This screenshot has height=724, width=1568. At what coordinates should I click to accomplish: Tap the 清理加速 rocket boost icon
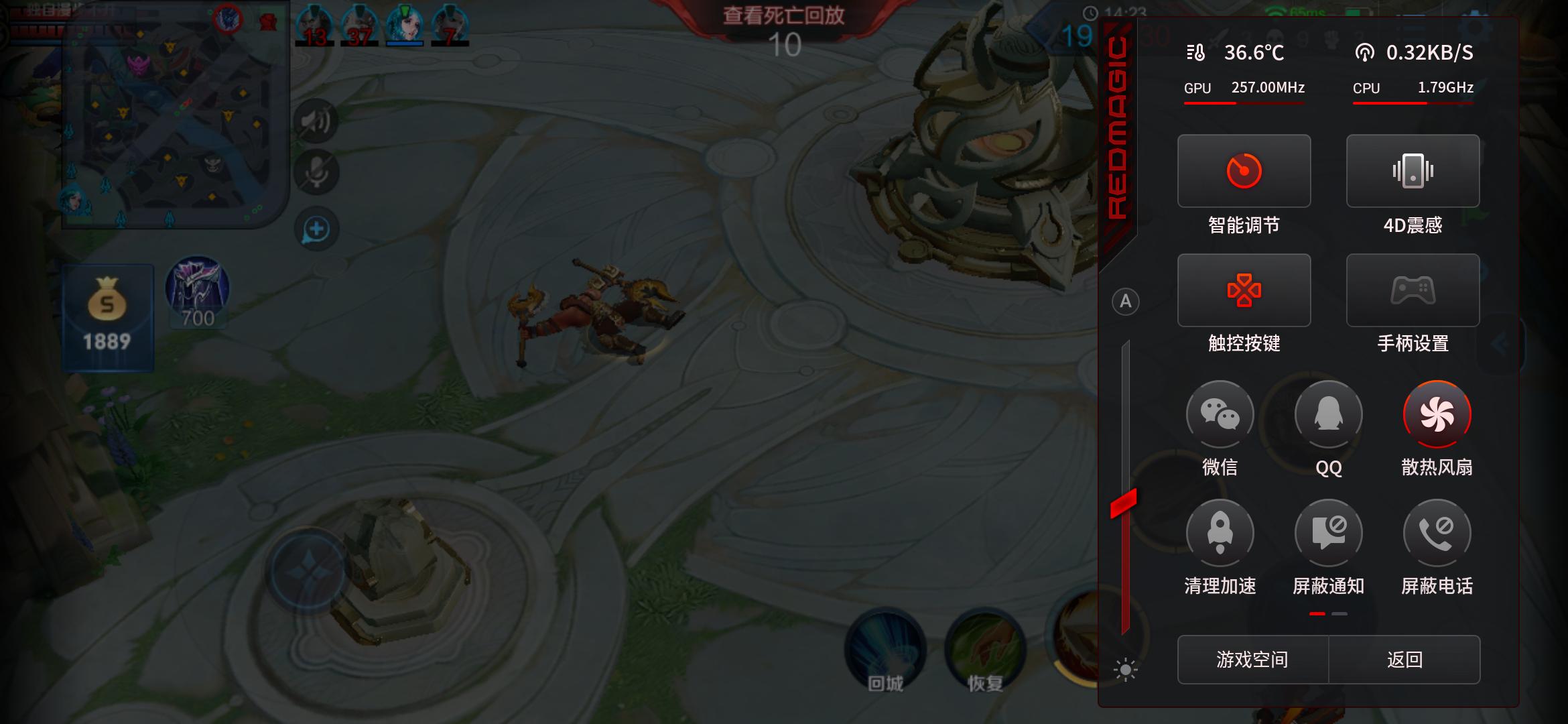click(x=1220, y=534)
